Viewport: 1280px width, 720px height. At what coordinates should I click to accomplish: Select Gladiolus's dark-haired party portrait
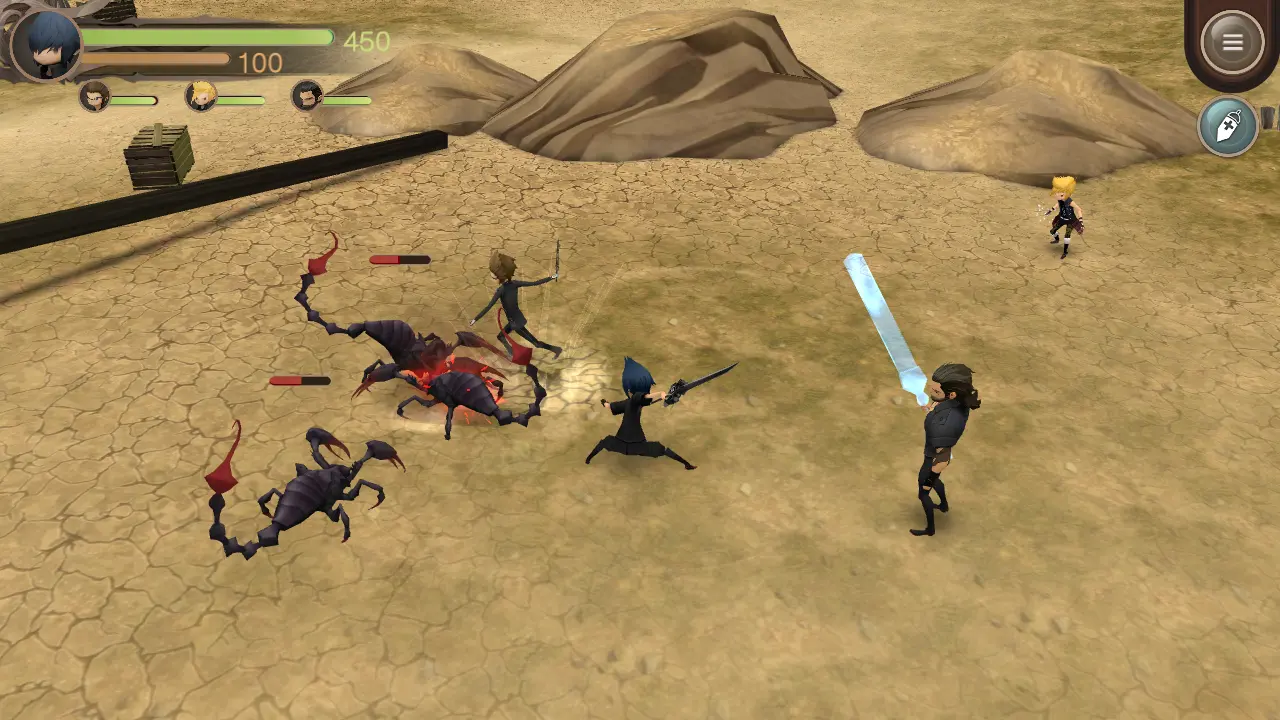click(x=307, y=96)
